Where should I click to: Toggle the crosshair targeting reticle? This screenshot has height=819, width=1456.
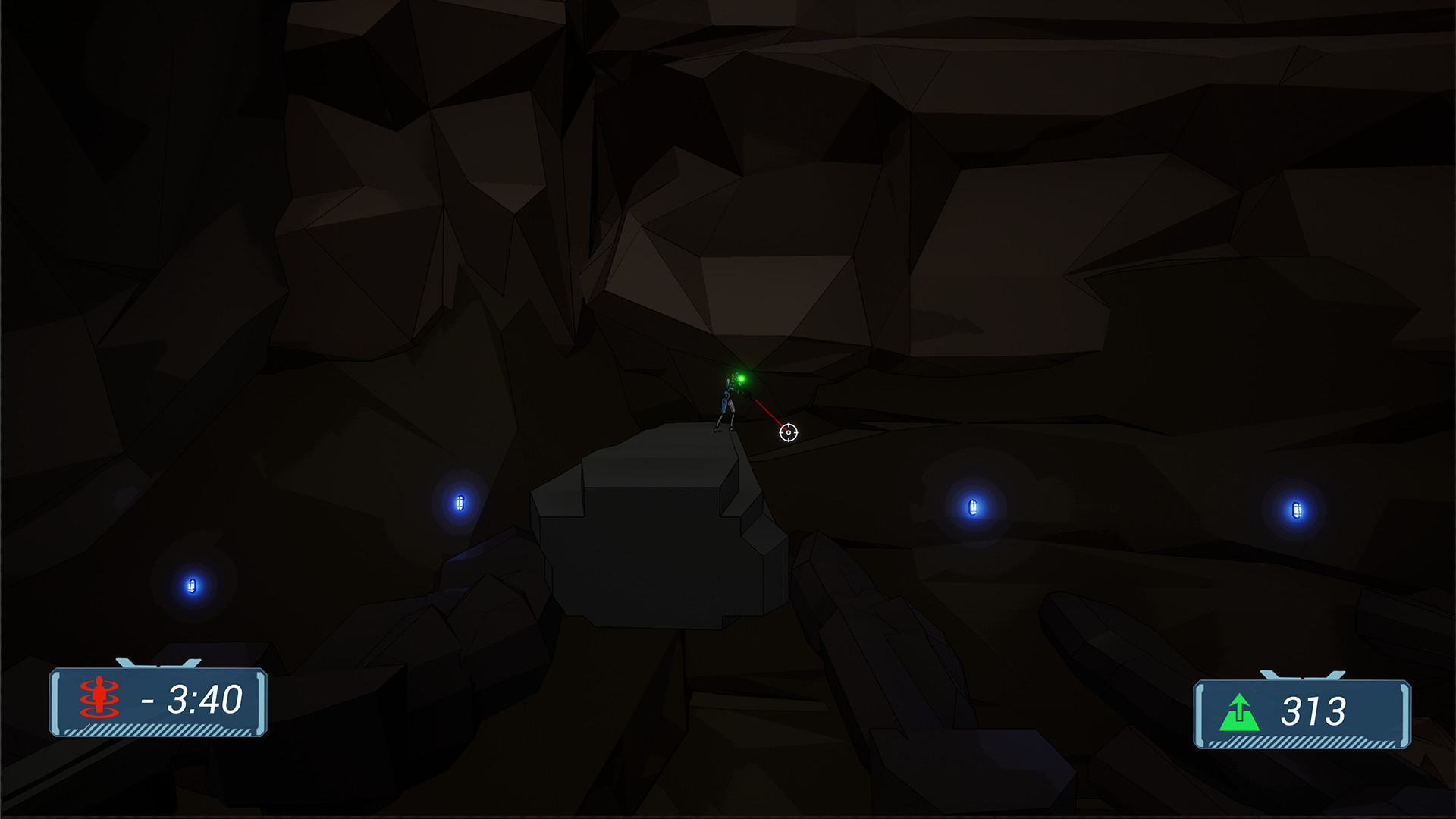pos(789,433)
